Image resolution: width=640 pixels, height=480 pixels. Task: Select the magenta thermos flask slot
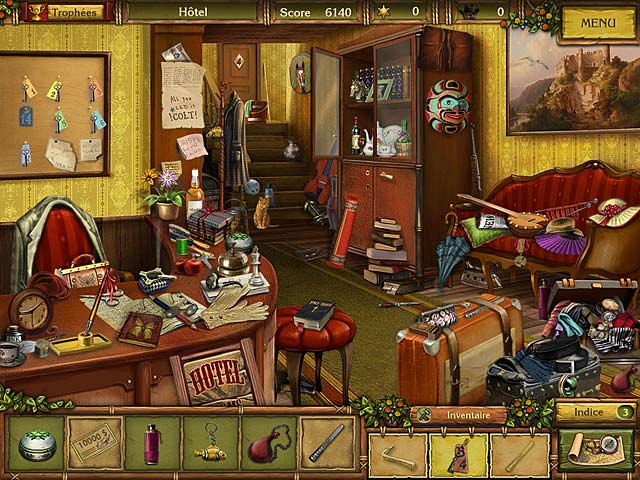(153, 443)
